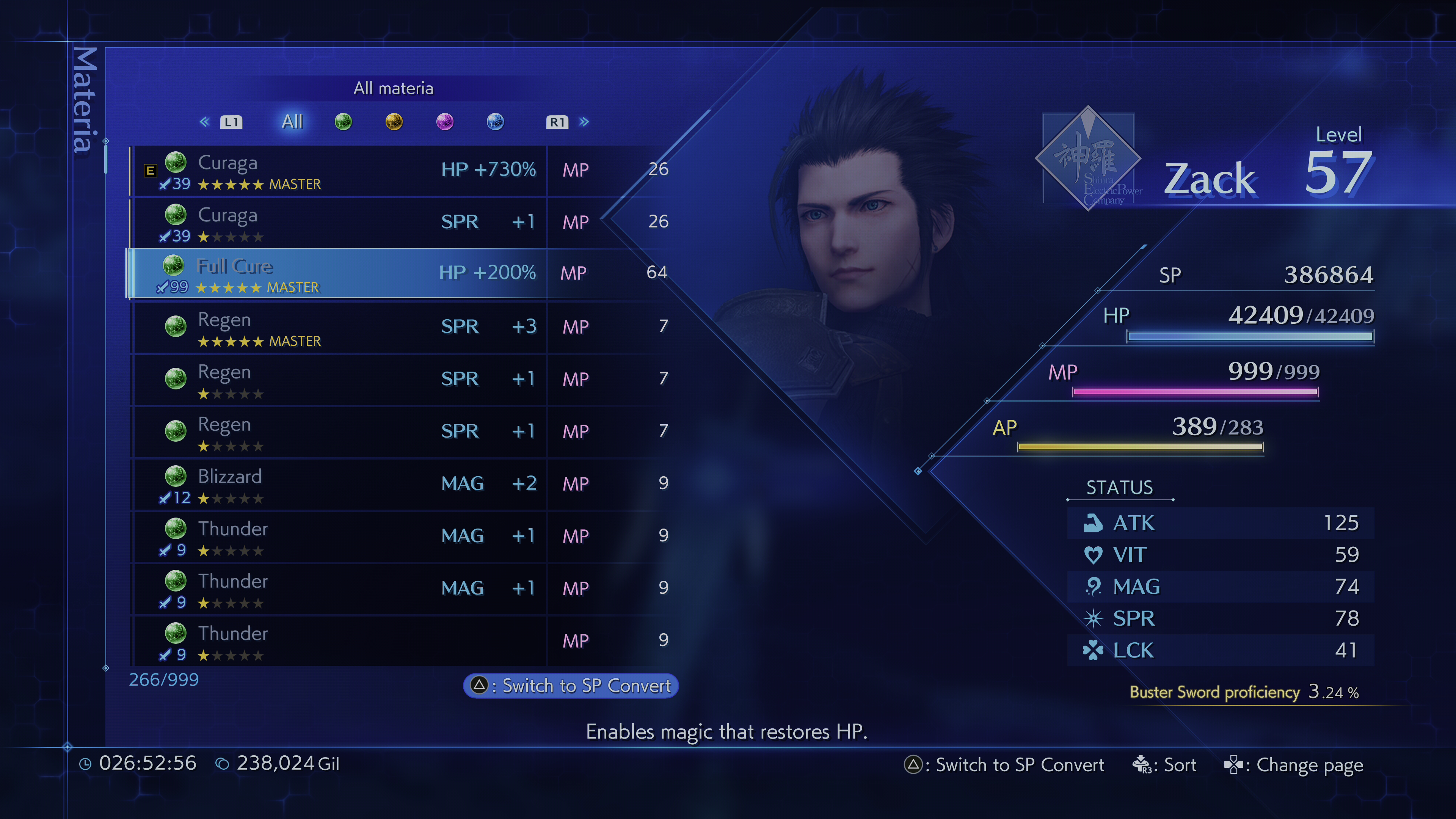Show the yellow command materia tab
1456x819 pixels.
coord(394,121)
